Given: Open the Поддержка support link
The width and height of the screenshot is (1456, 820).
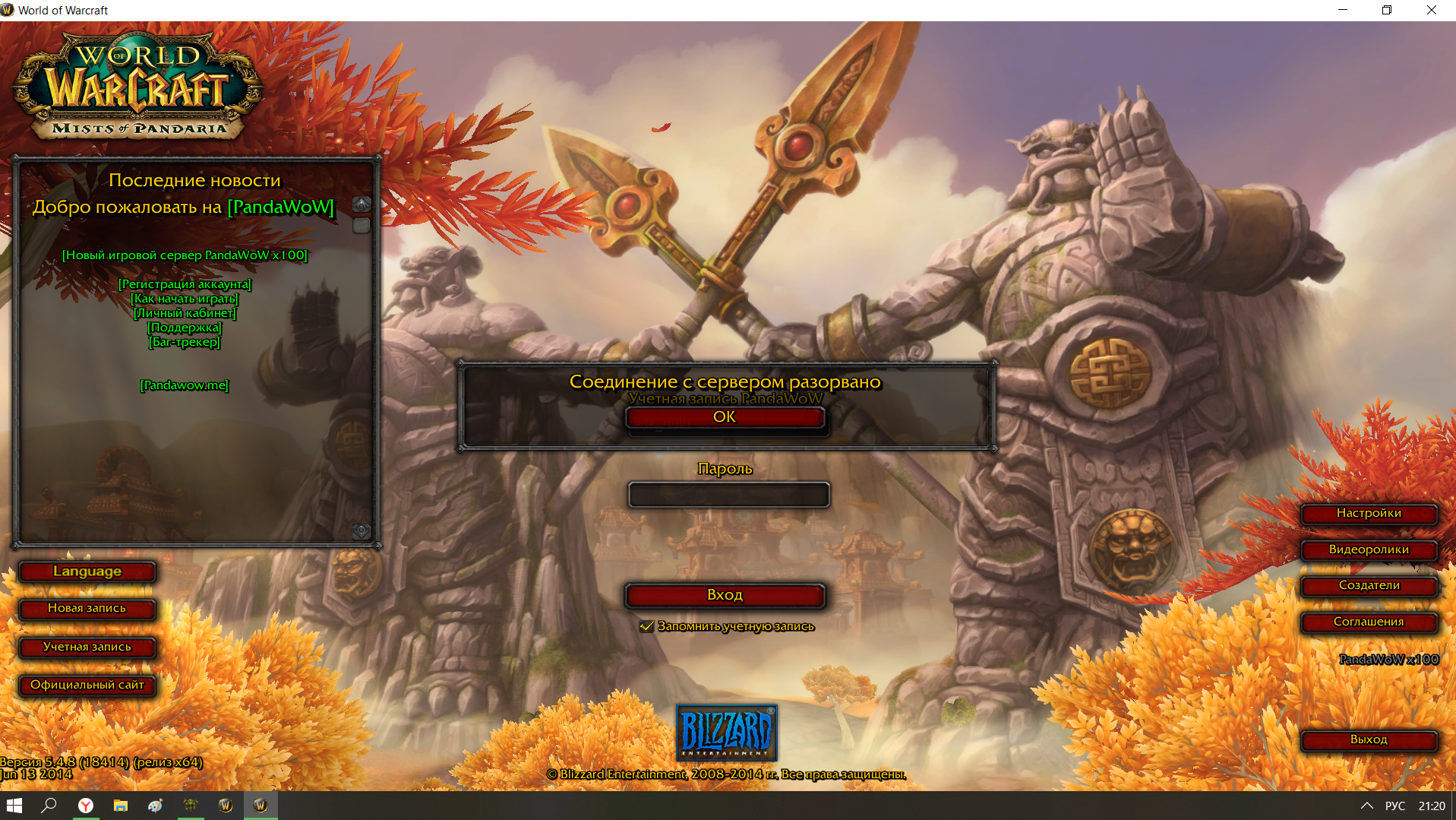Looking at the screenshot, I should [185, 328].
